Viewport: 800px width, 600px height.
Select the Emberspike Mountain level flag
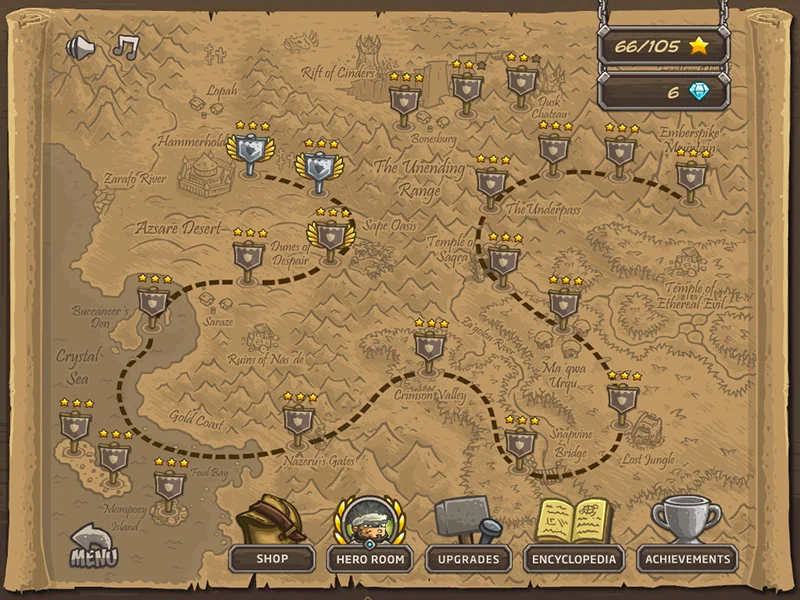coord(691,176)
